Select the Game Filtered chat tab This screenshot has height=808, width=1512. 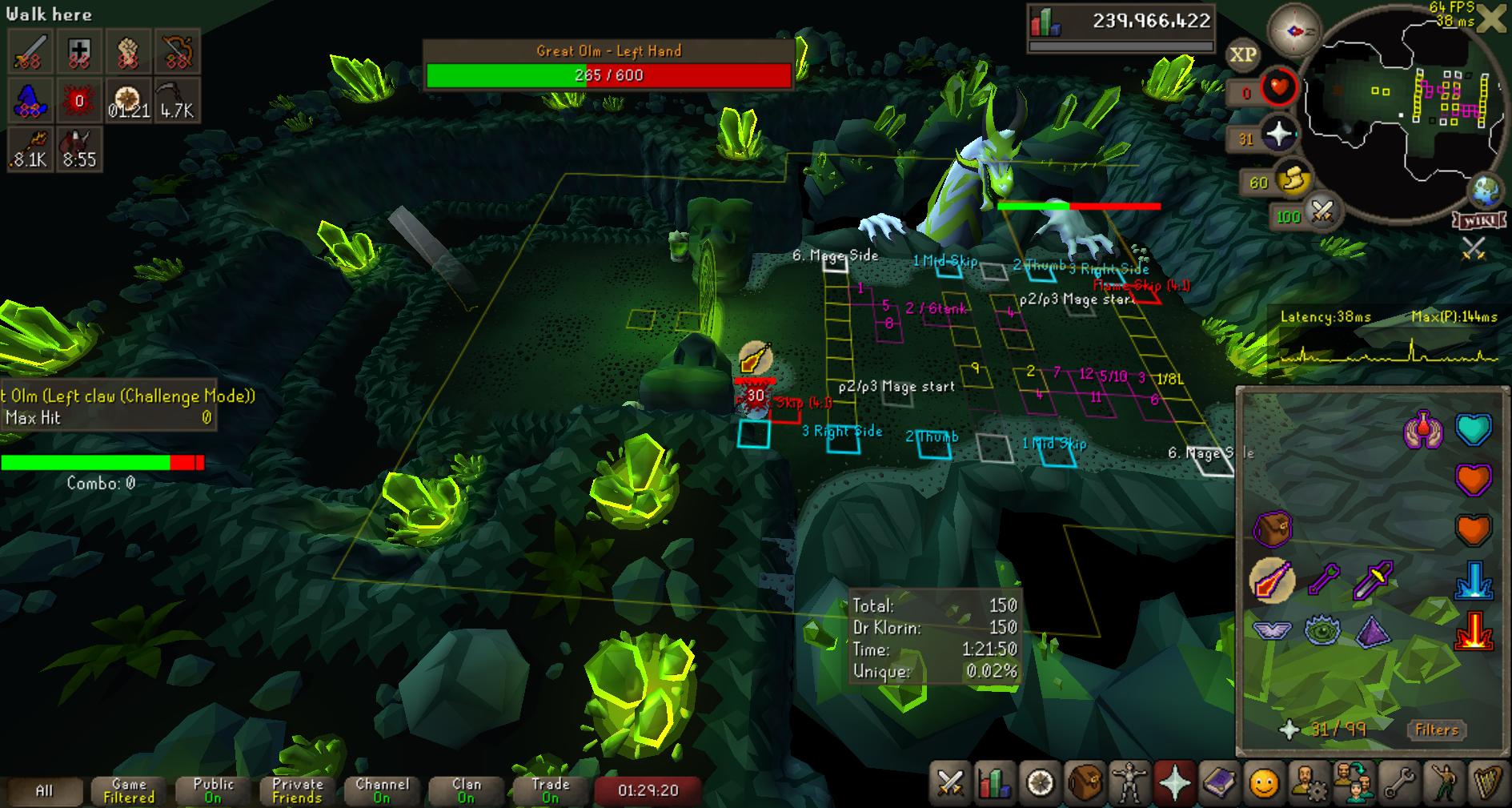pos(128,790)
